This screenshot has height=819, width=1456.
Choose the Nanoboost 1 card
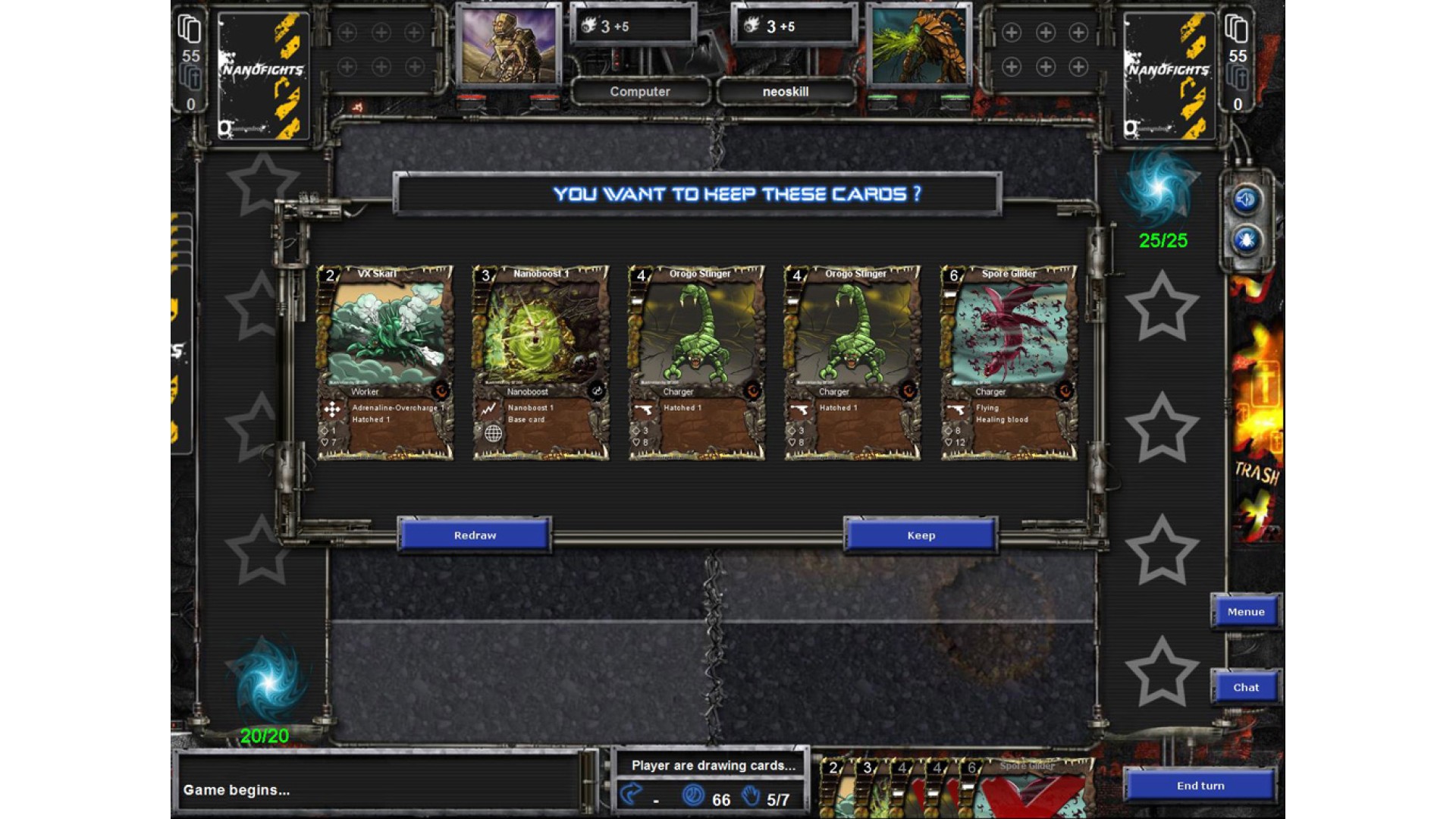coord(541,362)
